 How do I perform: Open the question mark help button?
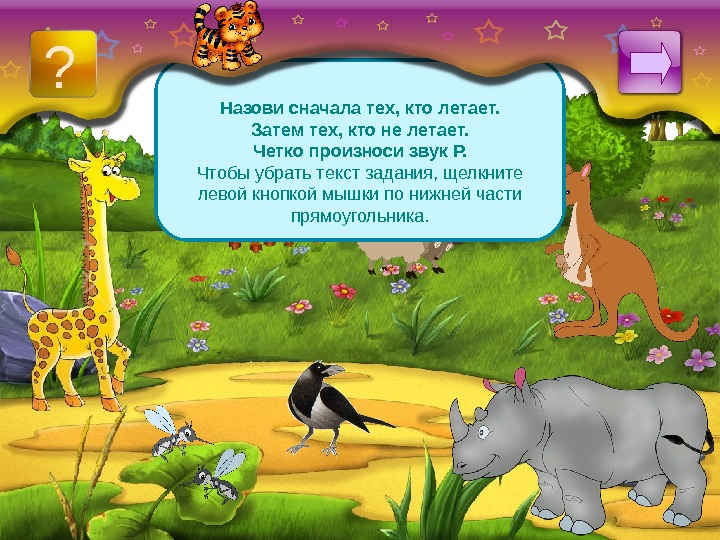pyautogui.click(x=63, y=64)
